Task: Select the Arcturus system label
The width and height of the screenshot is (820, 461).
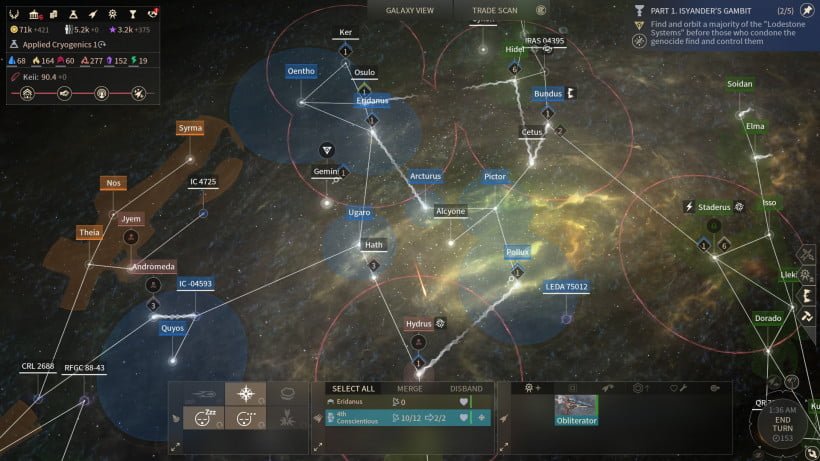Action: (x=425, y=176)
